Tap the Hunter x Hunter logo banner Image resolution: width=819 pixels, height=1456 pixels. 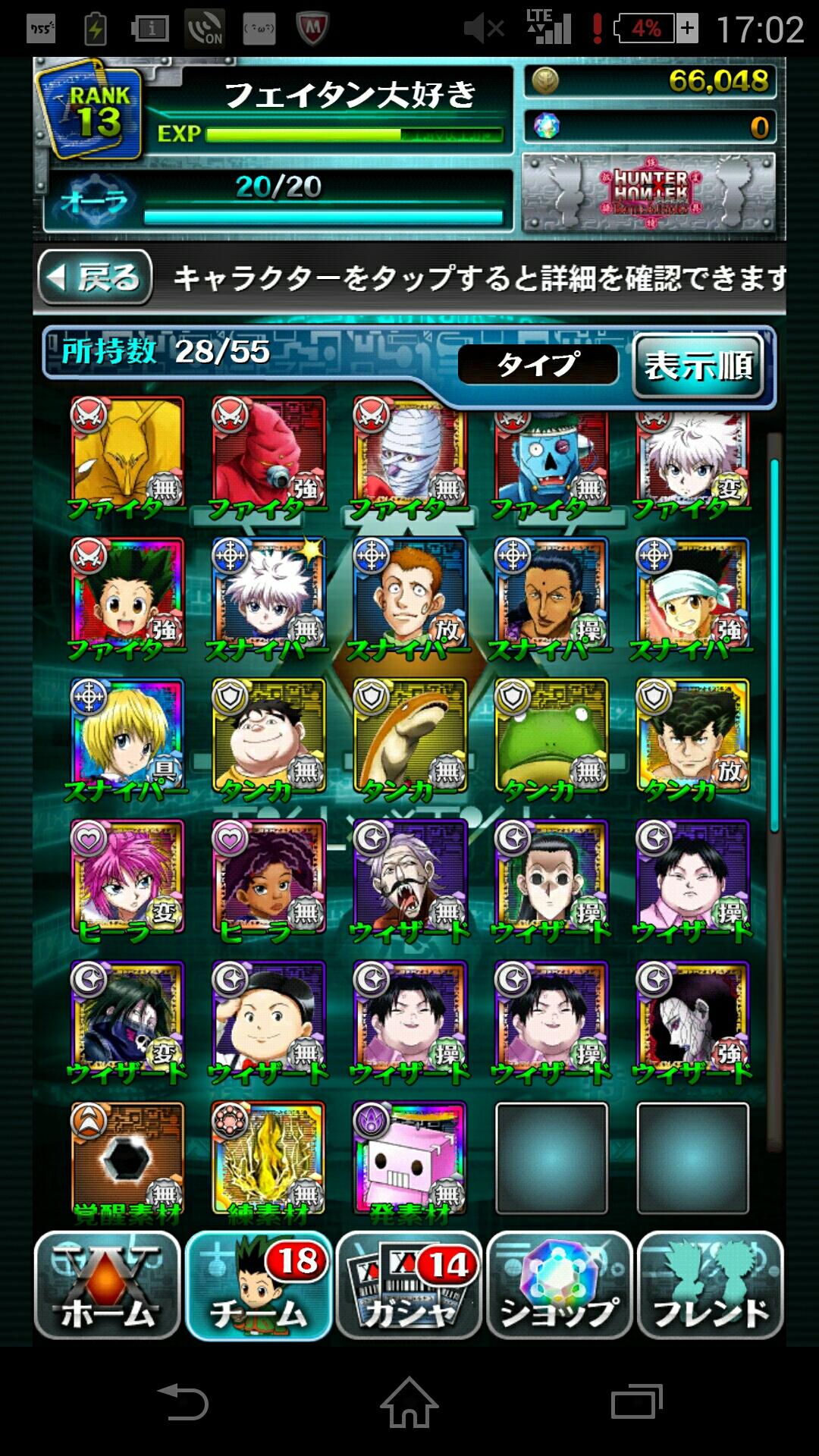[649, 193]
